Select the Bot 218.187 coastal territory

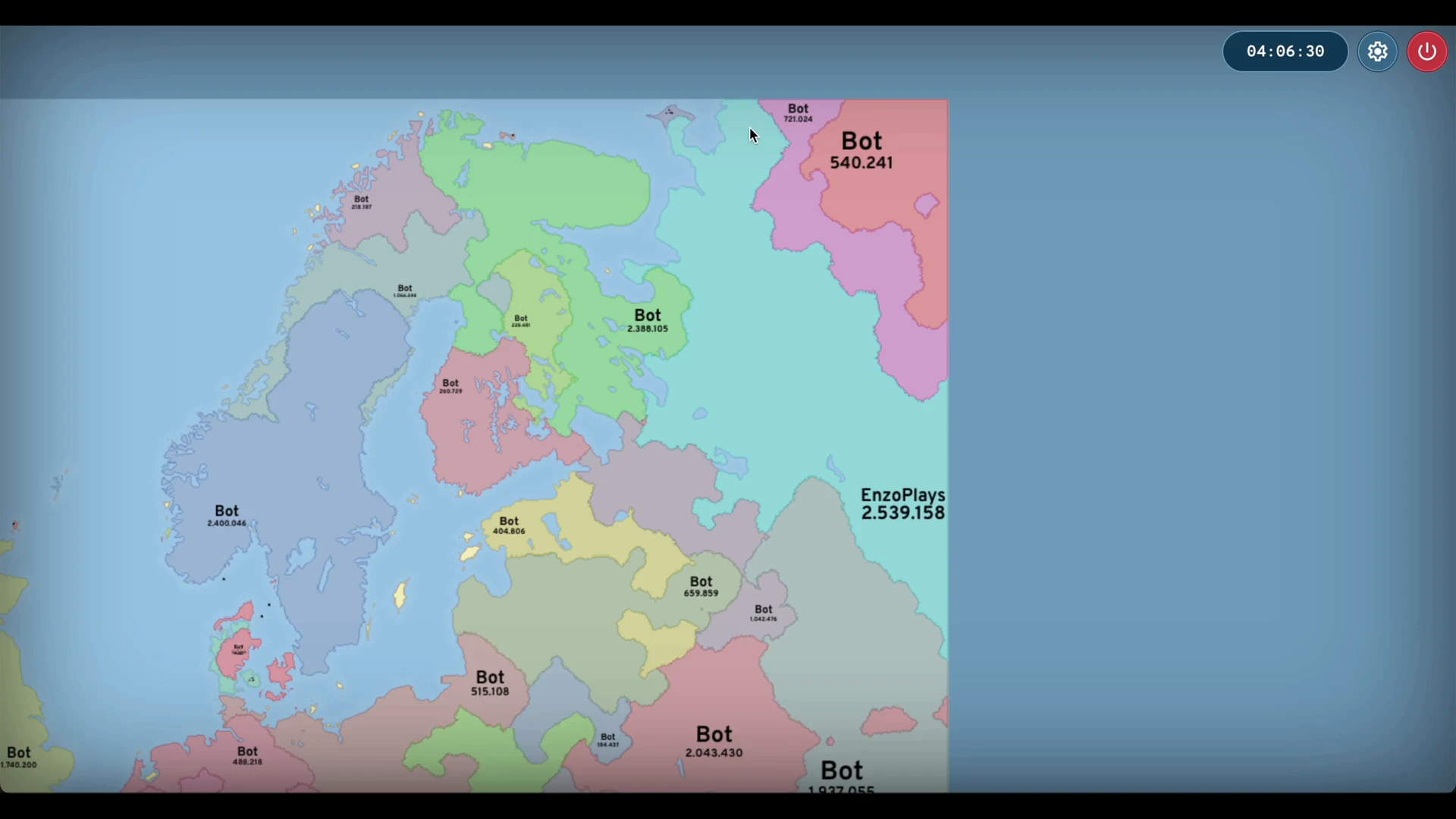coord(362,200)
